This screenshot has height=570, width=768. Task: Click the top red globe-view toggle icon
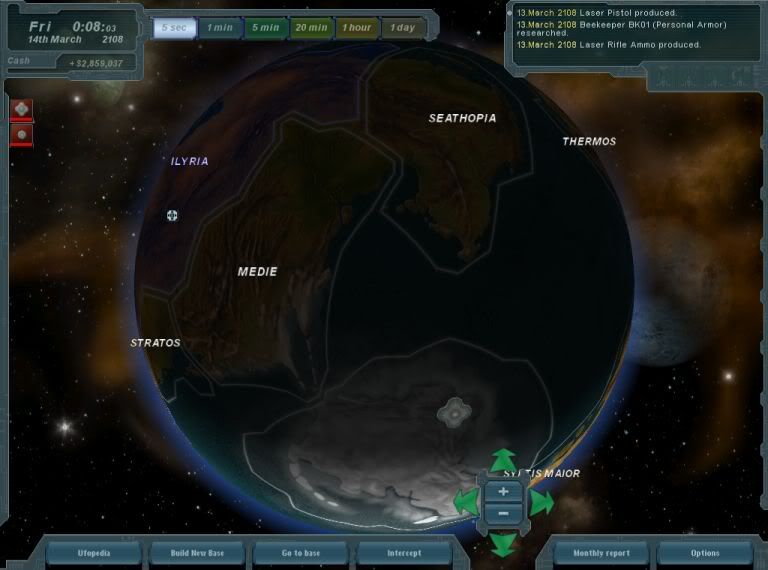[x=22, y=108]
